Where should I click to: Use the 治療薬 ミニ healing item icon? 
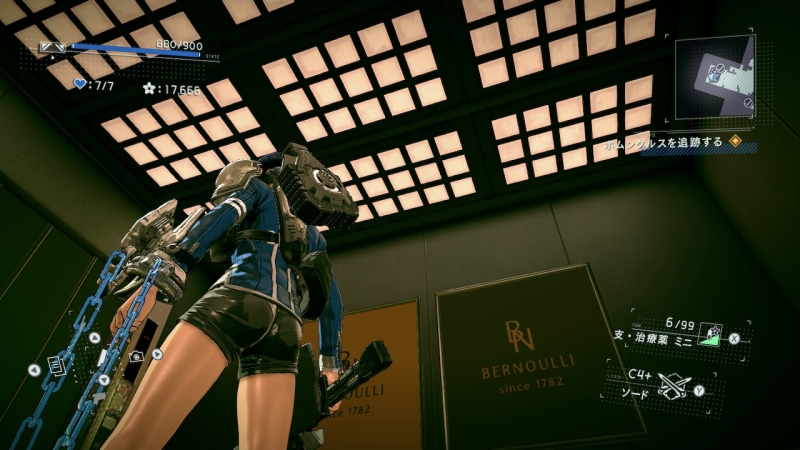pyautogui.click(x=710, y=335)
